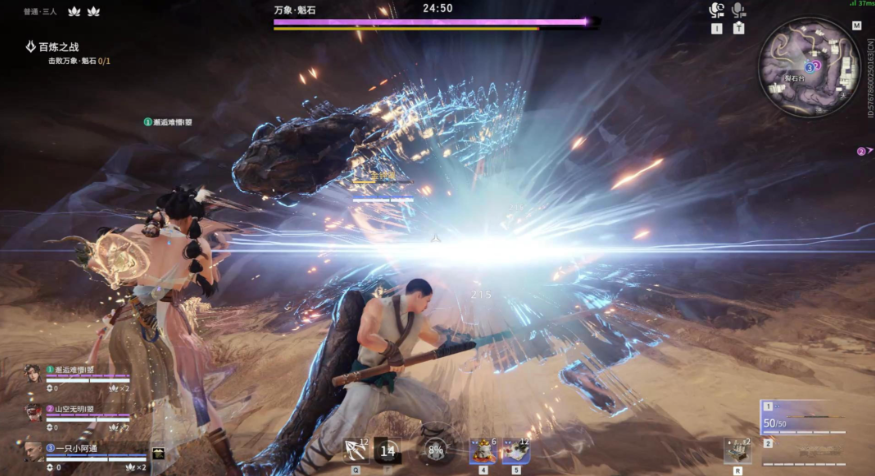Click the 百炼之战 quest objective tracker
This screenshot has width=875, height=476.
point(62,47)
